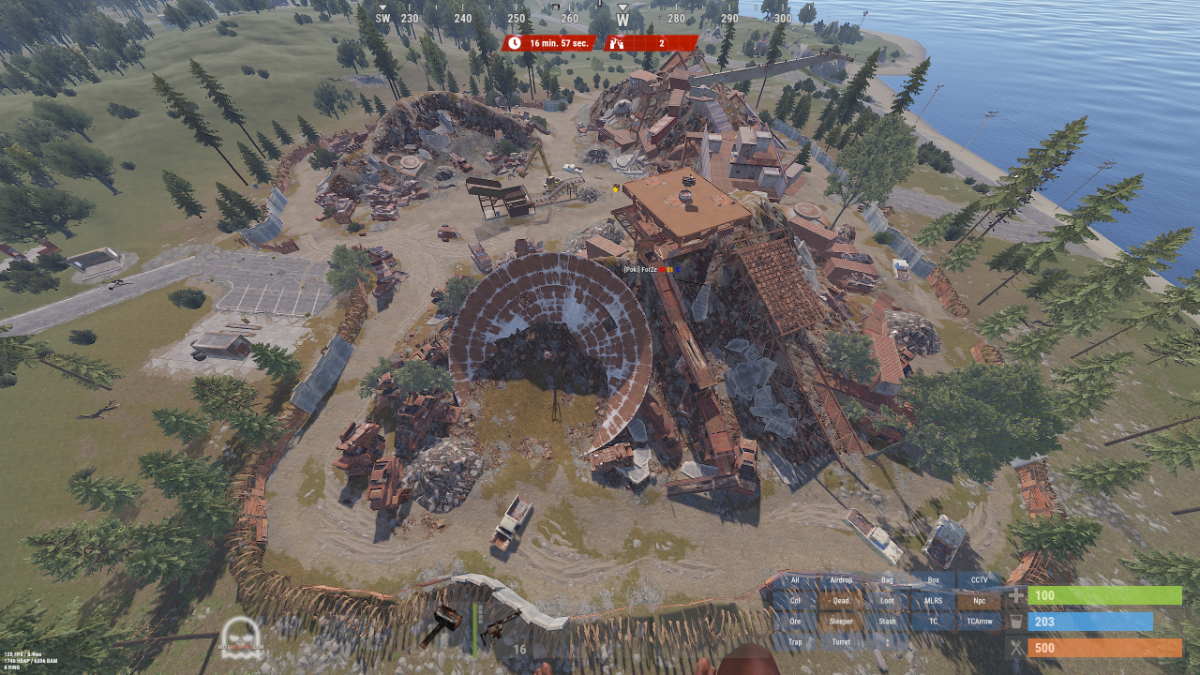Enable the Airdrop filter
The width and height of the screenshot is (1200, 675).
(x=841, y=580)
